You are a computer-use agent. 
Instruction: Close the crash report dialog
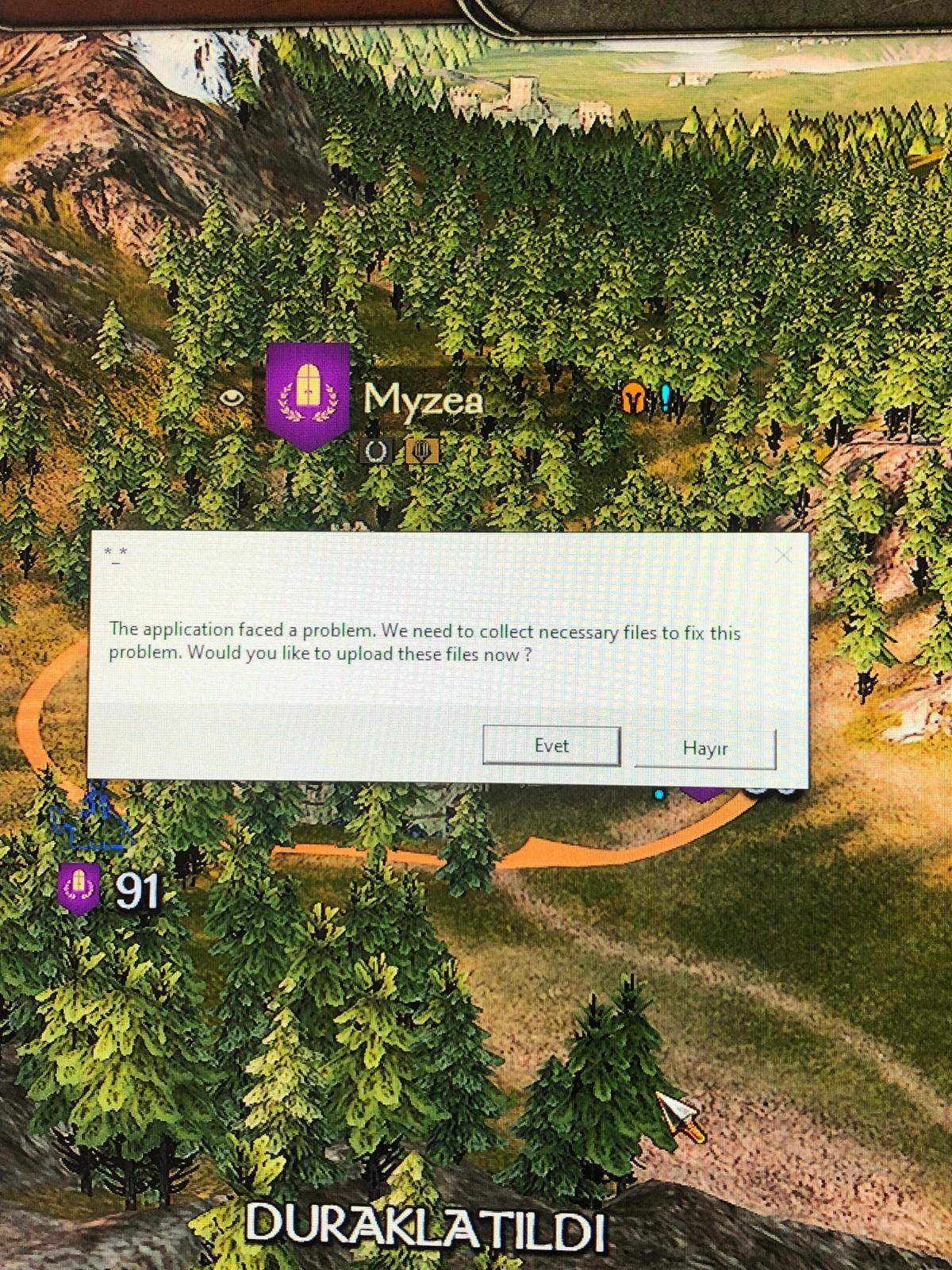coord(783,556)
